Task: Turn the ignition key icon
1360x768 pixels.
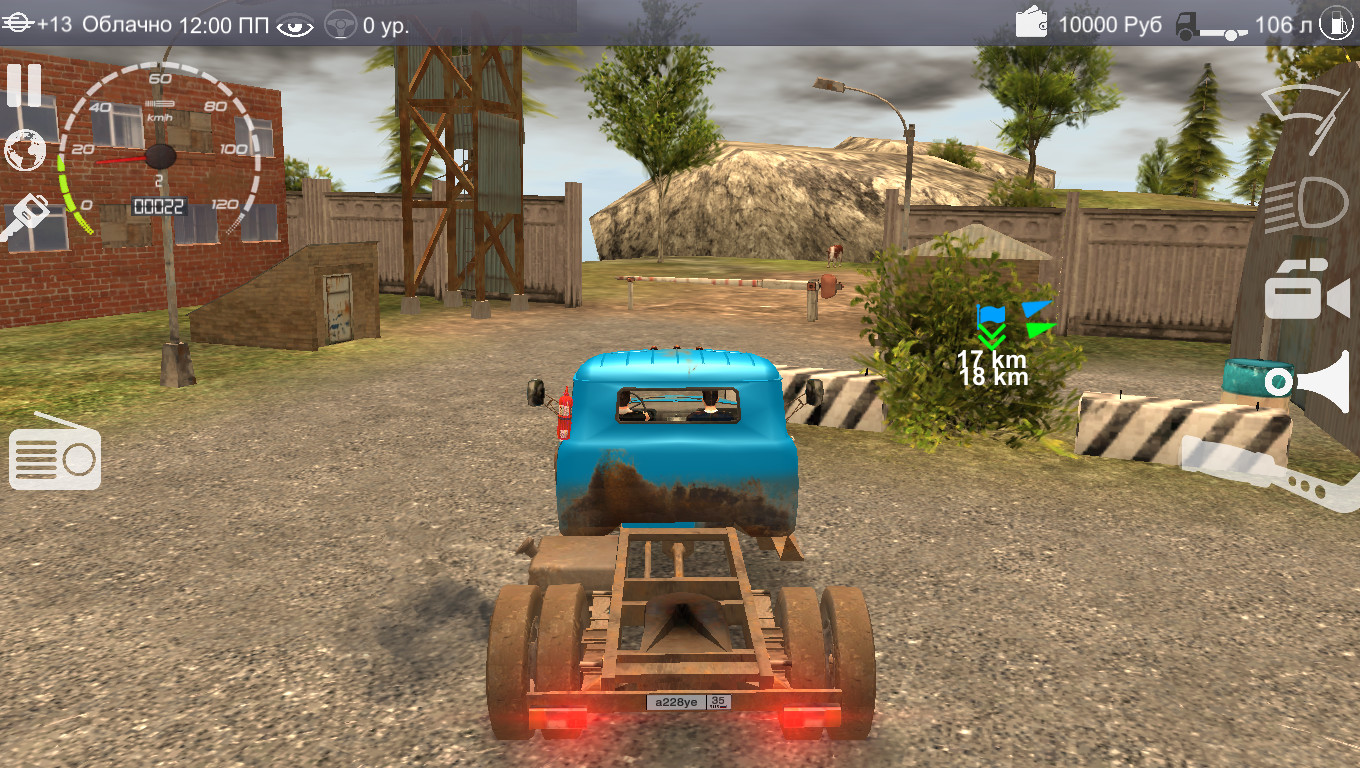Action: coord(24,217)
